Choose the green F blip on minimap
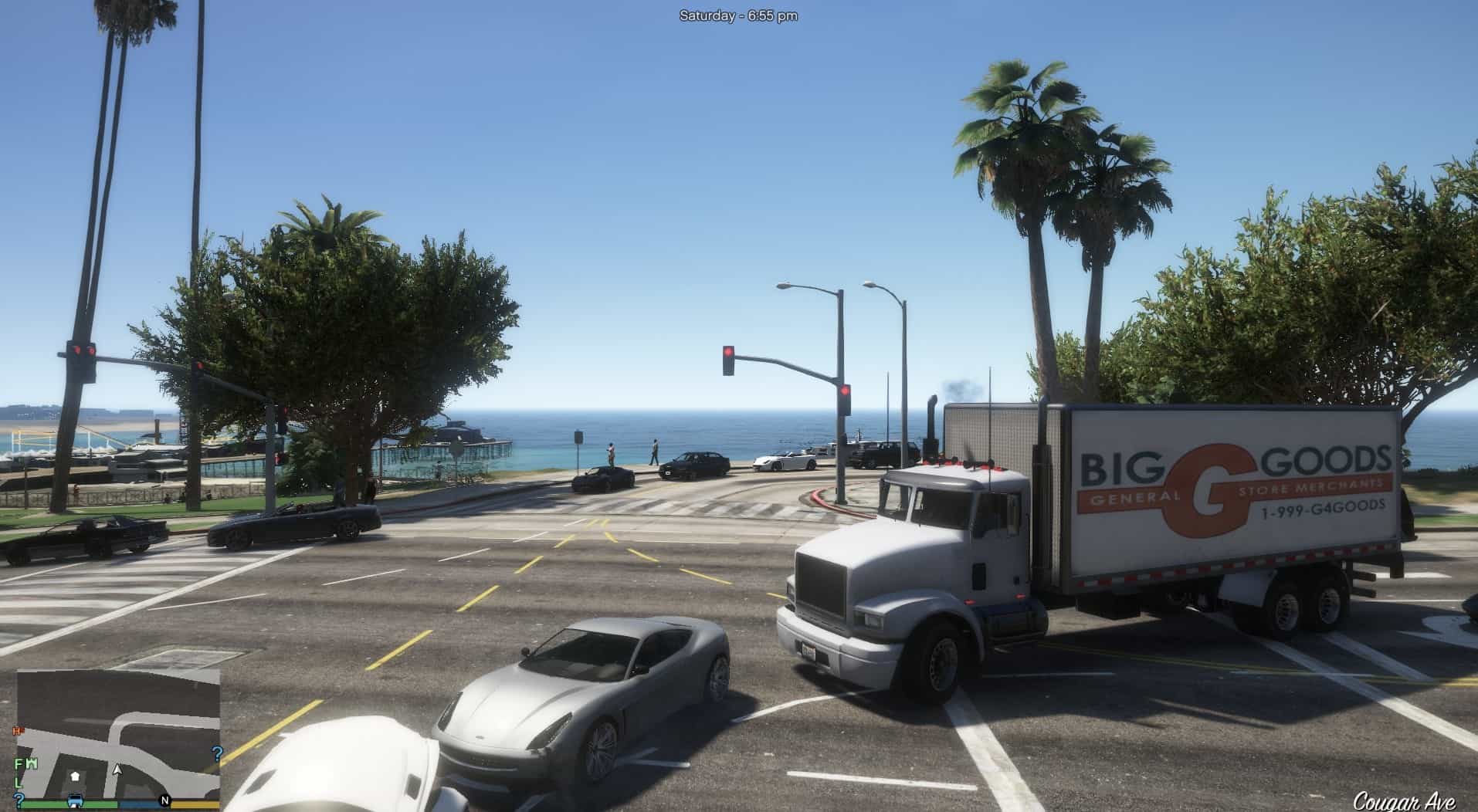Image resolution: width=1478 pixels, height=812 pixels. point(19,763)
